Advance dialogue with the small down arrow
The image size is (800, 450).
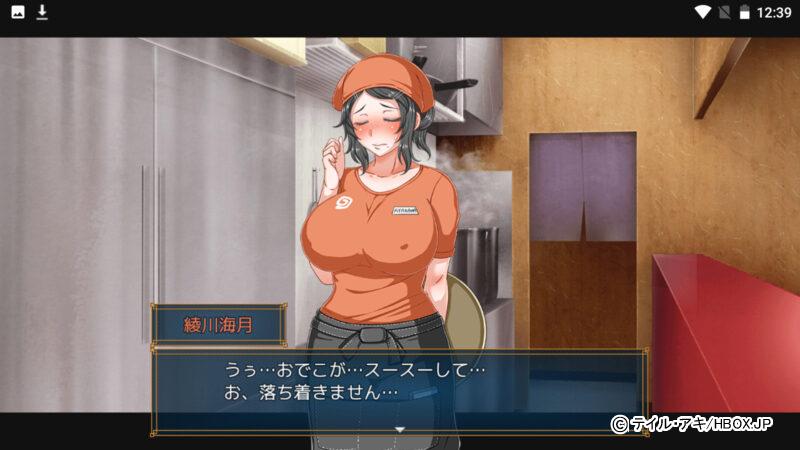pos(399,428)
